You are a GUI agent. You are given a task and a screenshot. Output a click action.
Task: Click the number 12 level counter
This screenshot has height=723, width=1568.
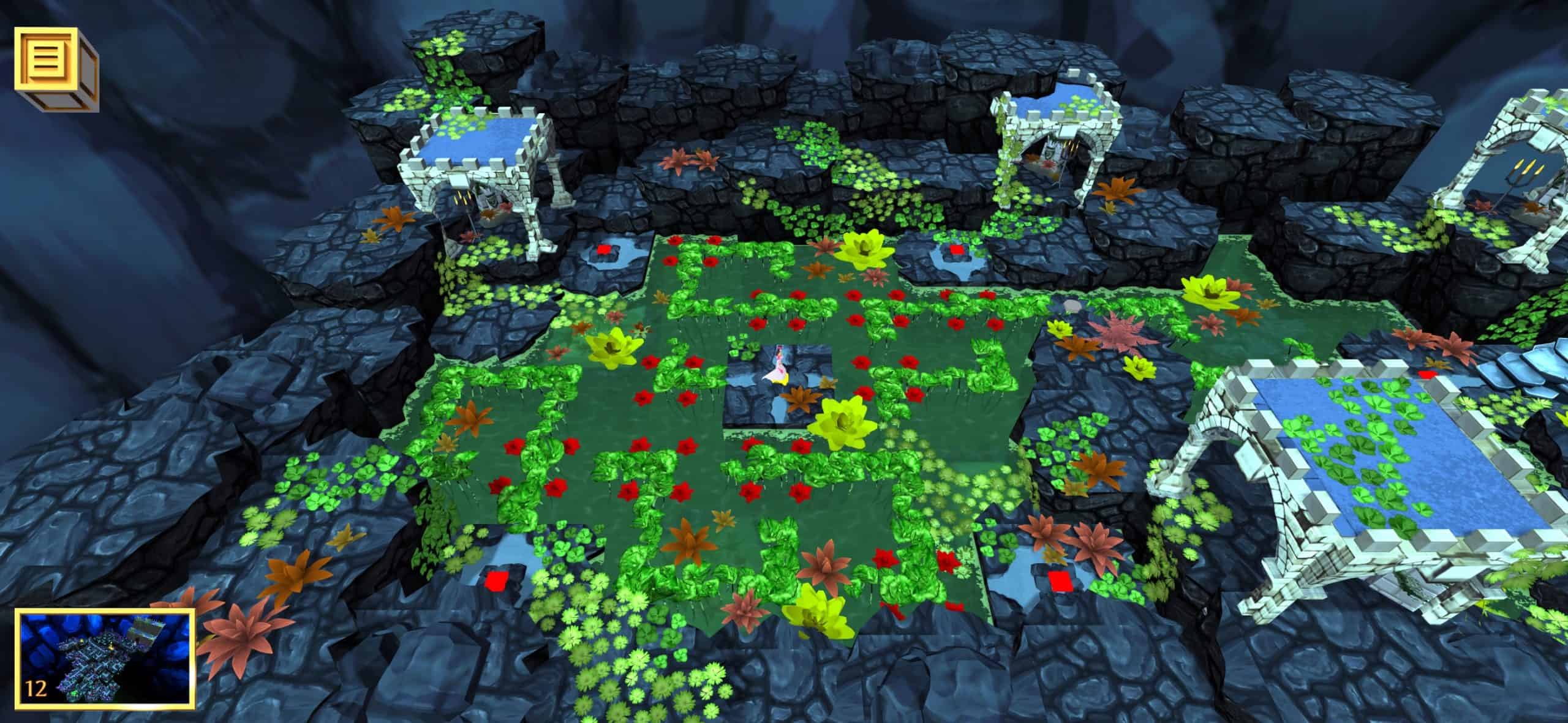point(36,689)
